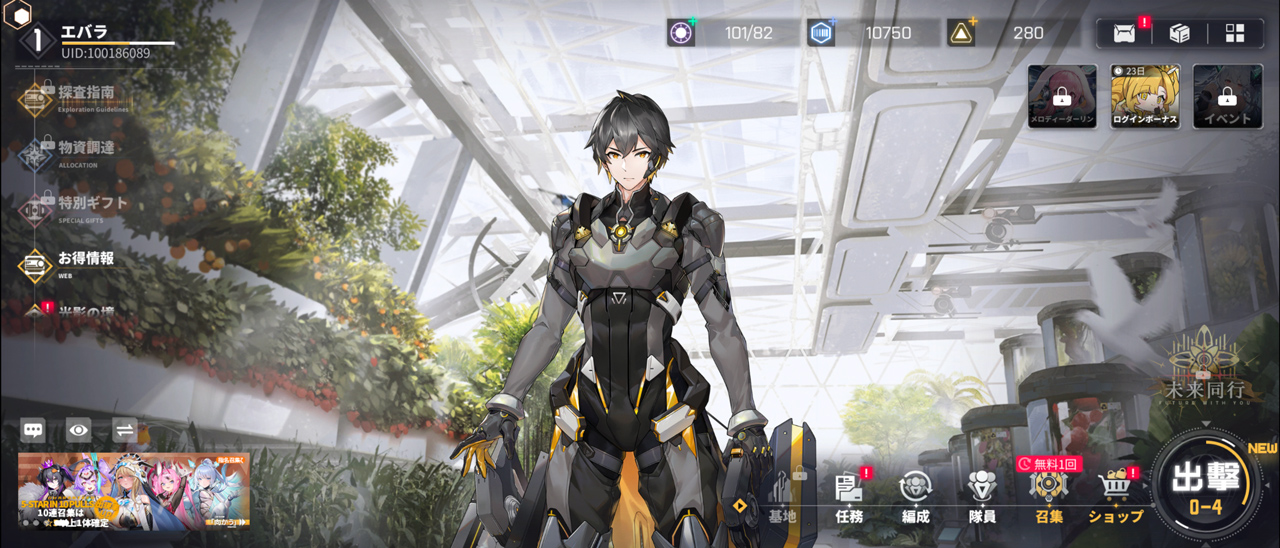
Task: Open the four-square grid menu icon
Action: (x=1235, y=33)
